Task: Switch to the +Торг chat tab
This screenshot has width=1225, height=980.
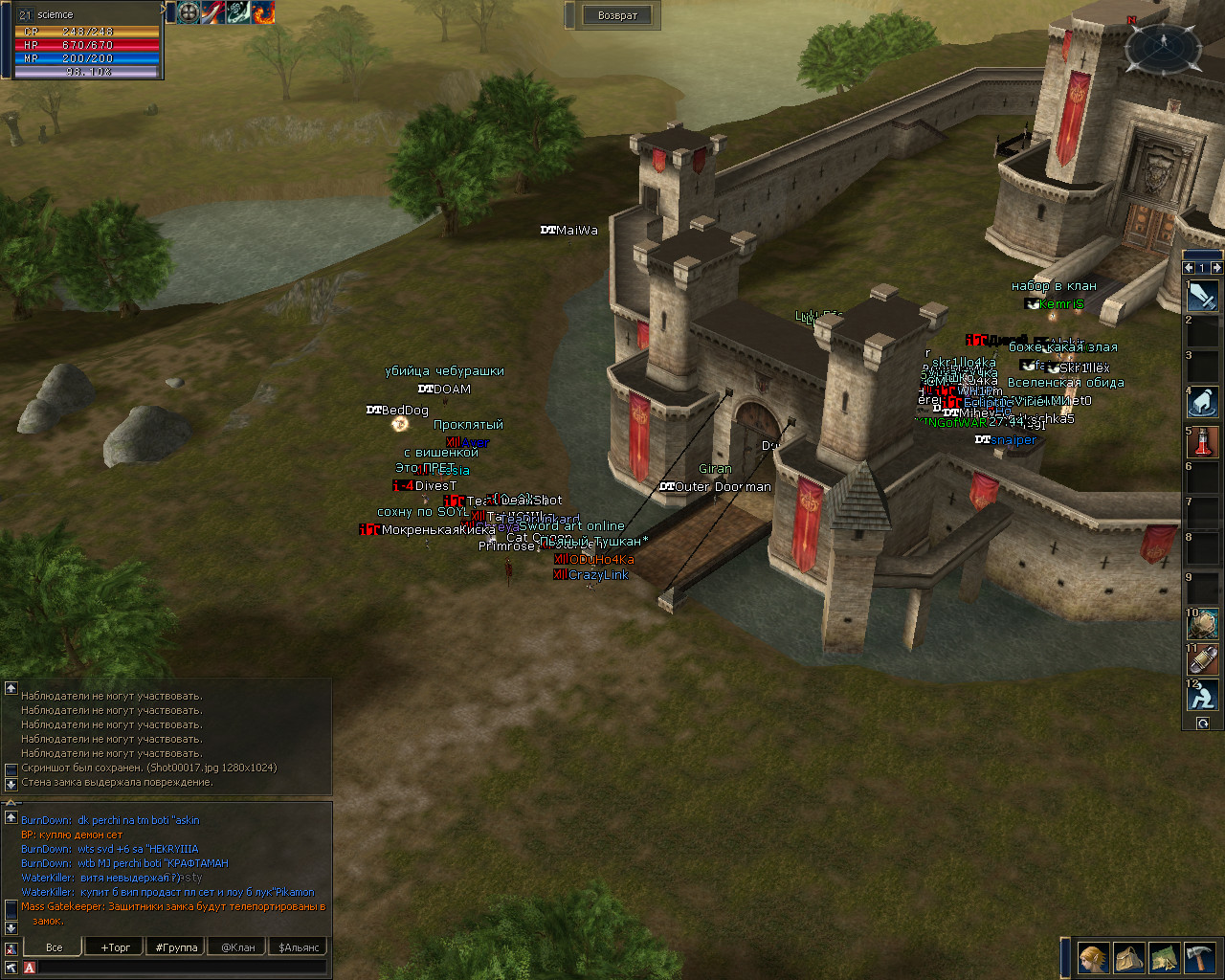Action: (x=116, y=947)
